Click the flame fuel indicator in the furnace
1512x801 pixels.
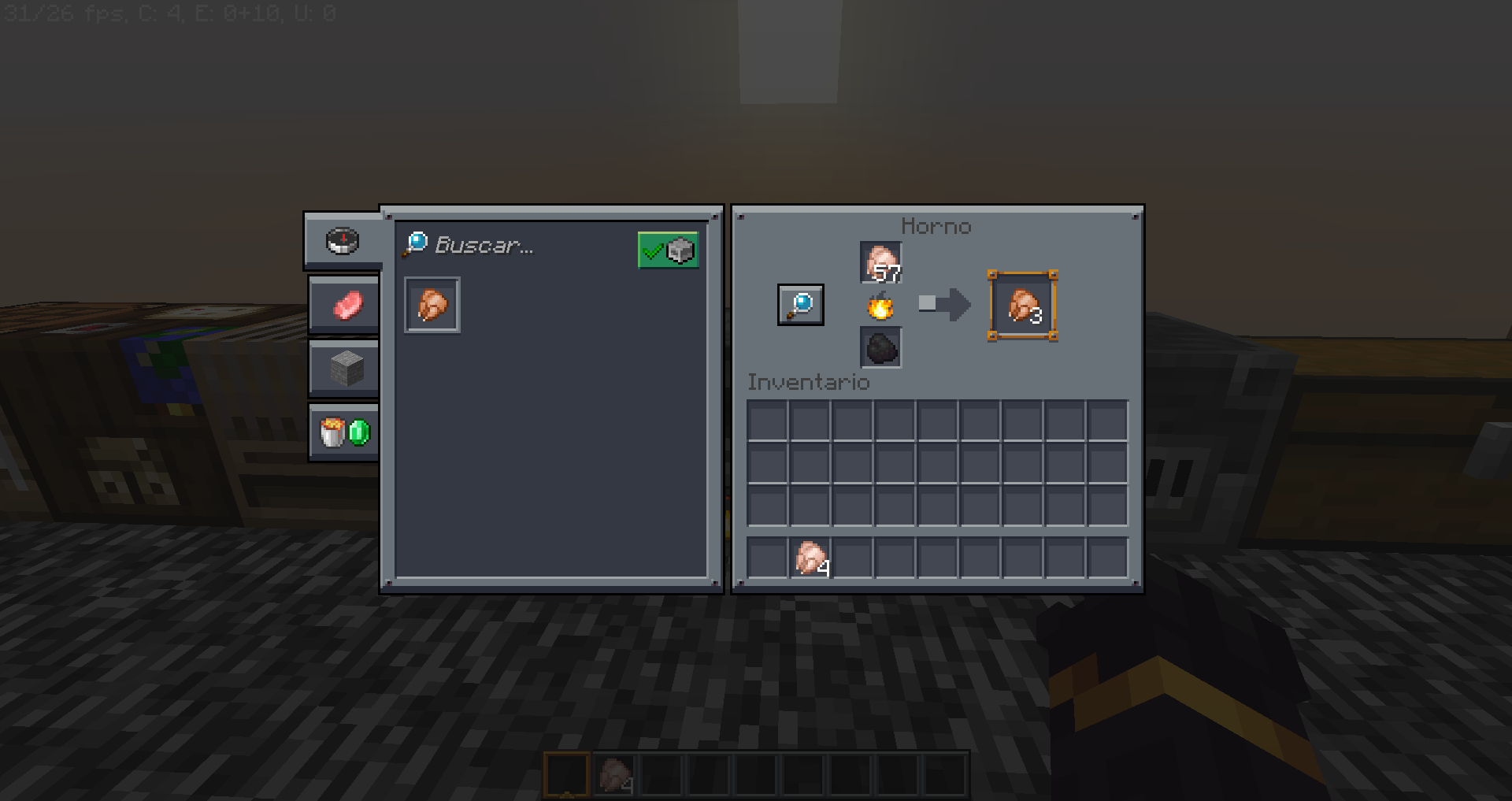(880, 307)
